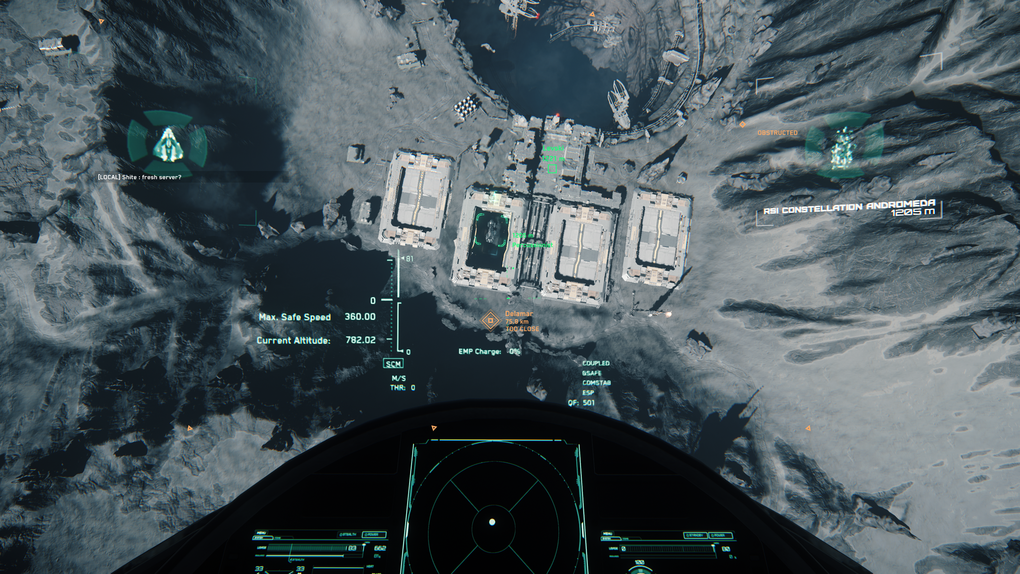Viewport: 1020px width, 574px height.
Task: Open MENU on the right cockpit display
Action: click(610, 535)
